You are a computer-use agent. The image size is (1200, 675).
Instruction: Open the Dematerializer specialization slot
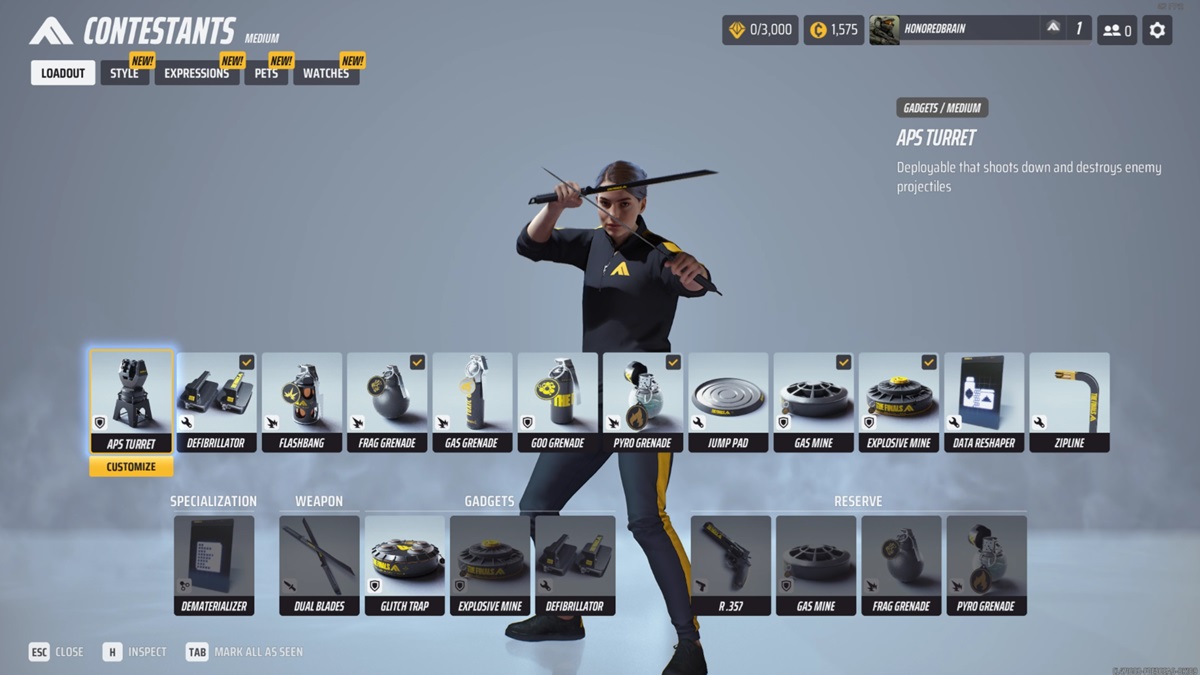[x=214, y=565]
